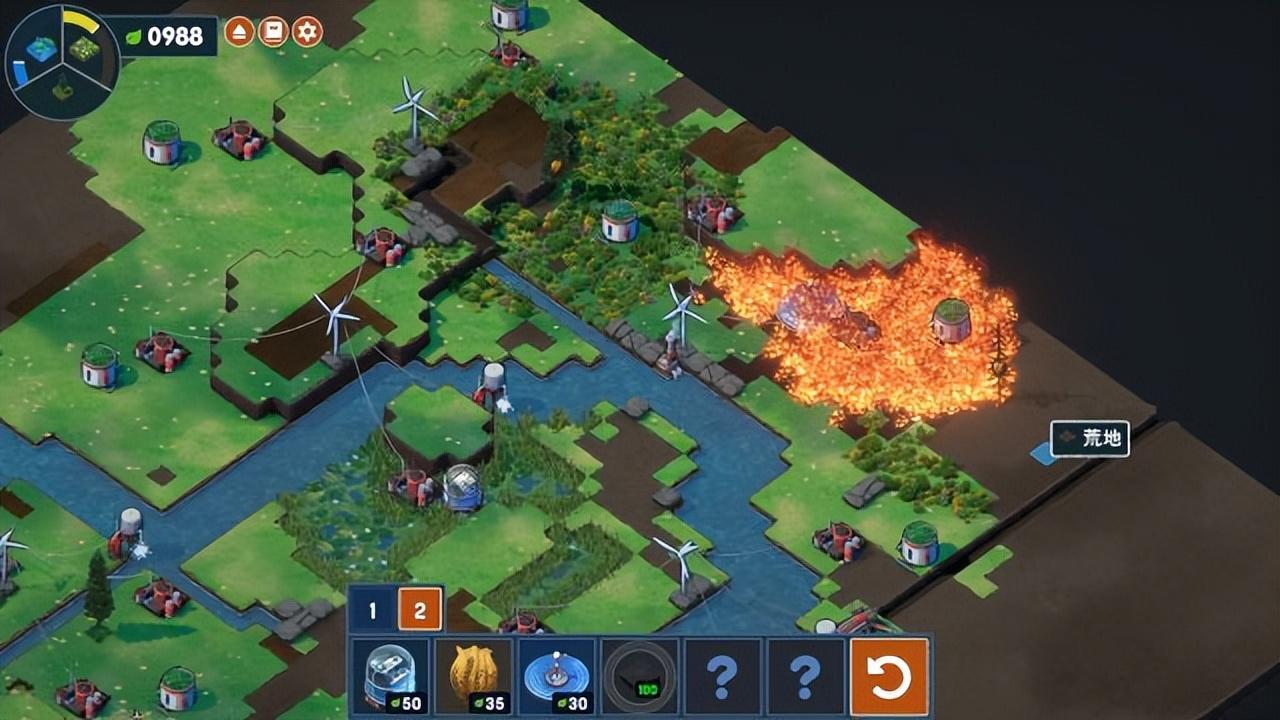Click the orange undo arrow button
This screenshot has height=720, width=1280.
889,676
